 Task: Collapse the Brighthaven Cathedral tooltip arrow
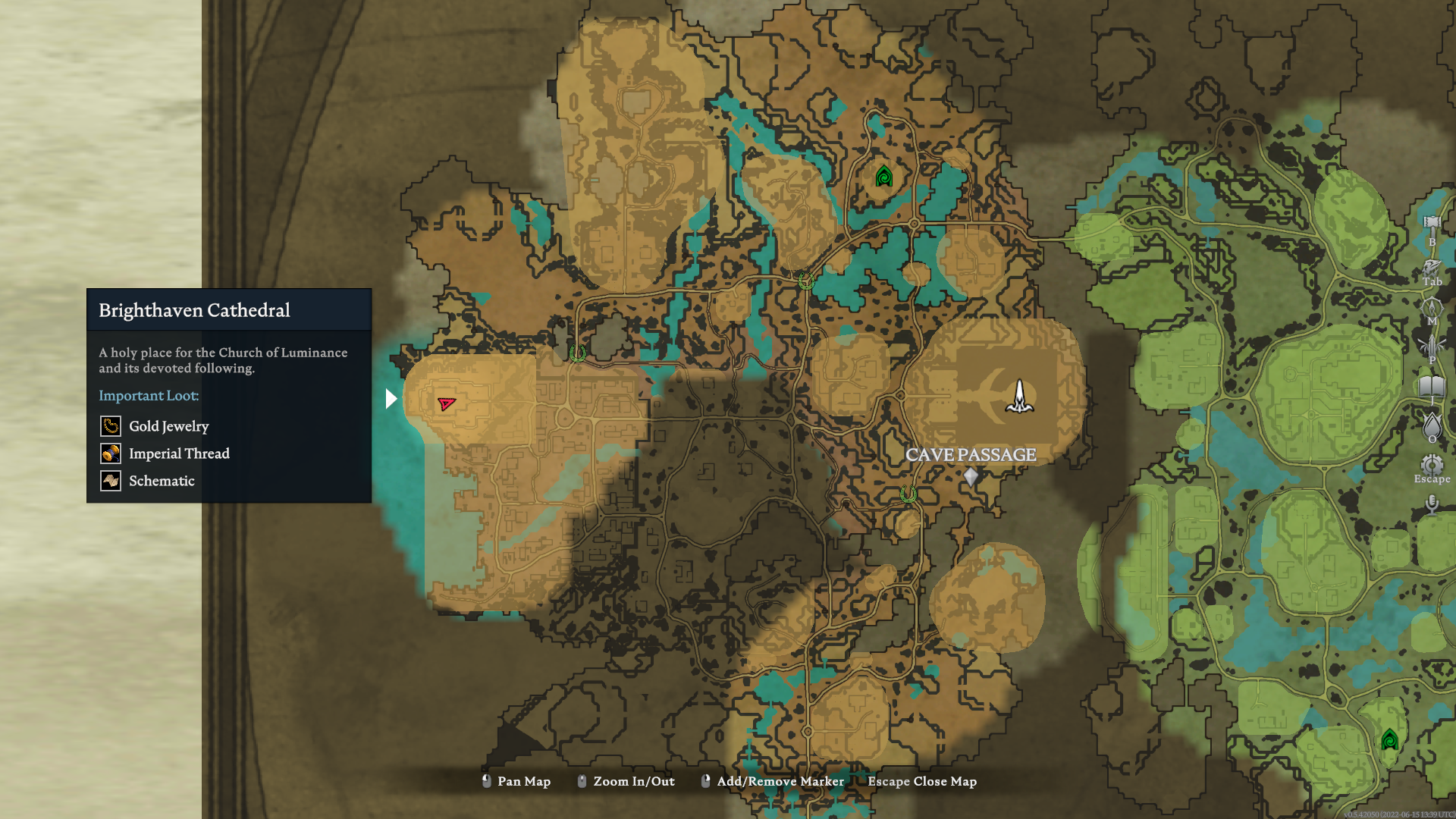[x=391, y=397]
